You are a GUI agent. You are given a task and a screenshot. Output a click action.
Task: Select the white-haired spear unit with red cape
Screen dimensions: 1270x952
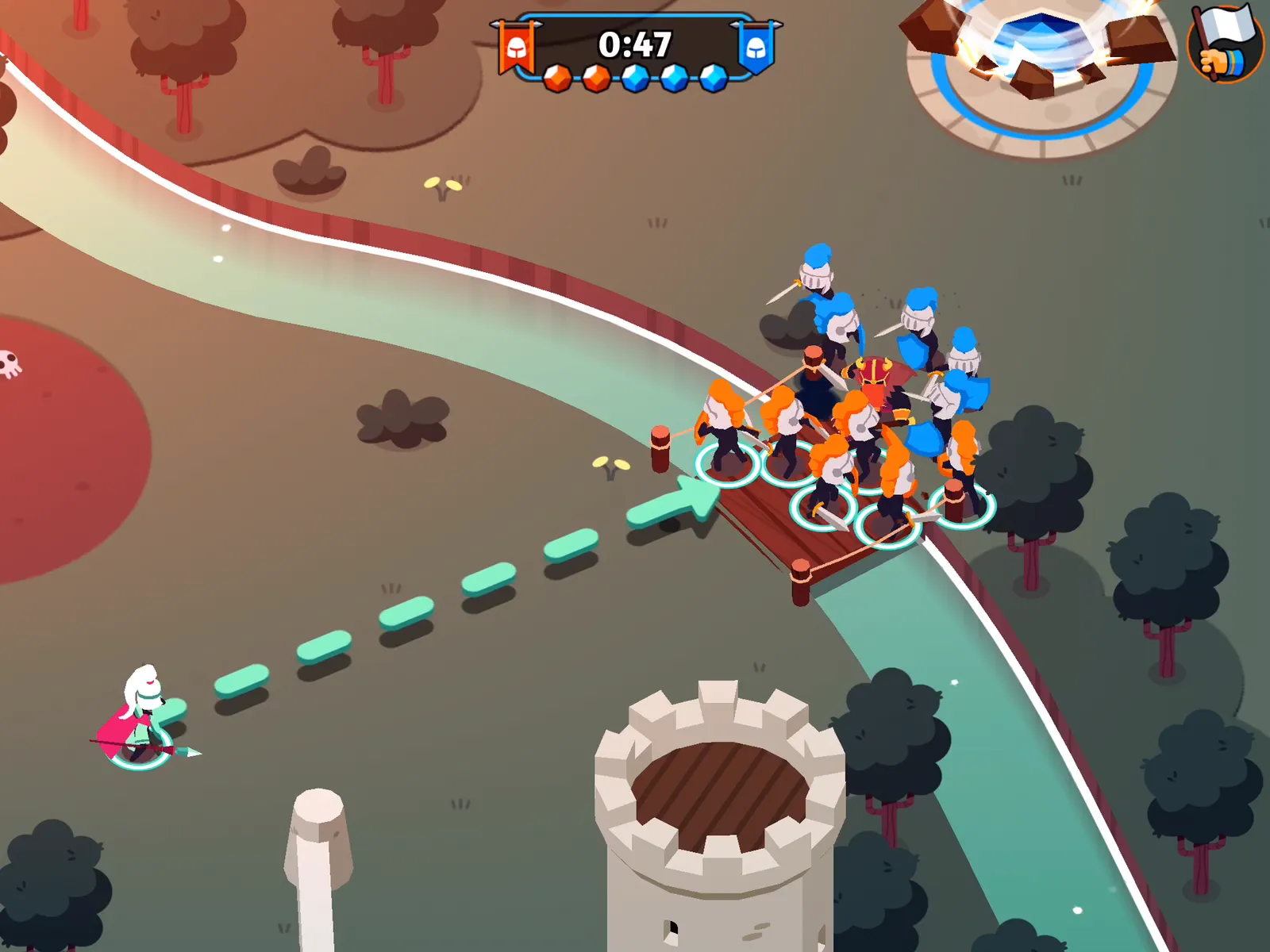(x=141, y=718)
